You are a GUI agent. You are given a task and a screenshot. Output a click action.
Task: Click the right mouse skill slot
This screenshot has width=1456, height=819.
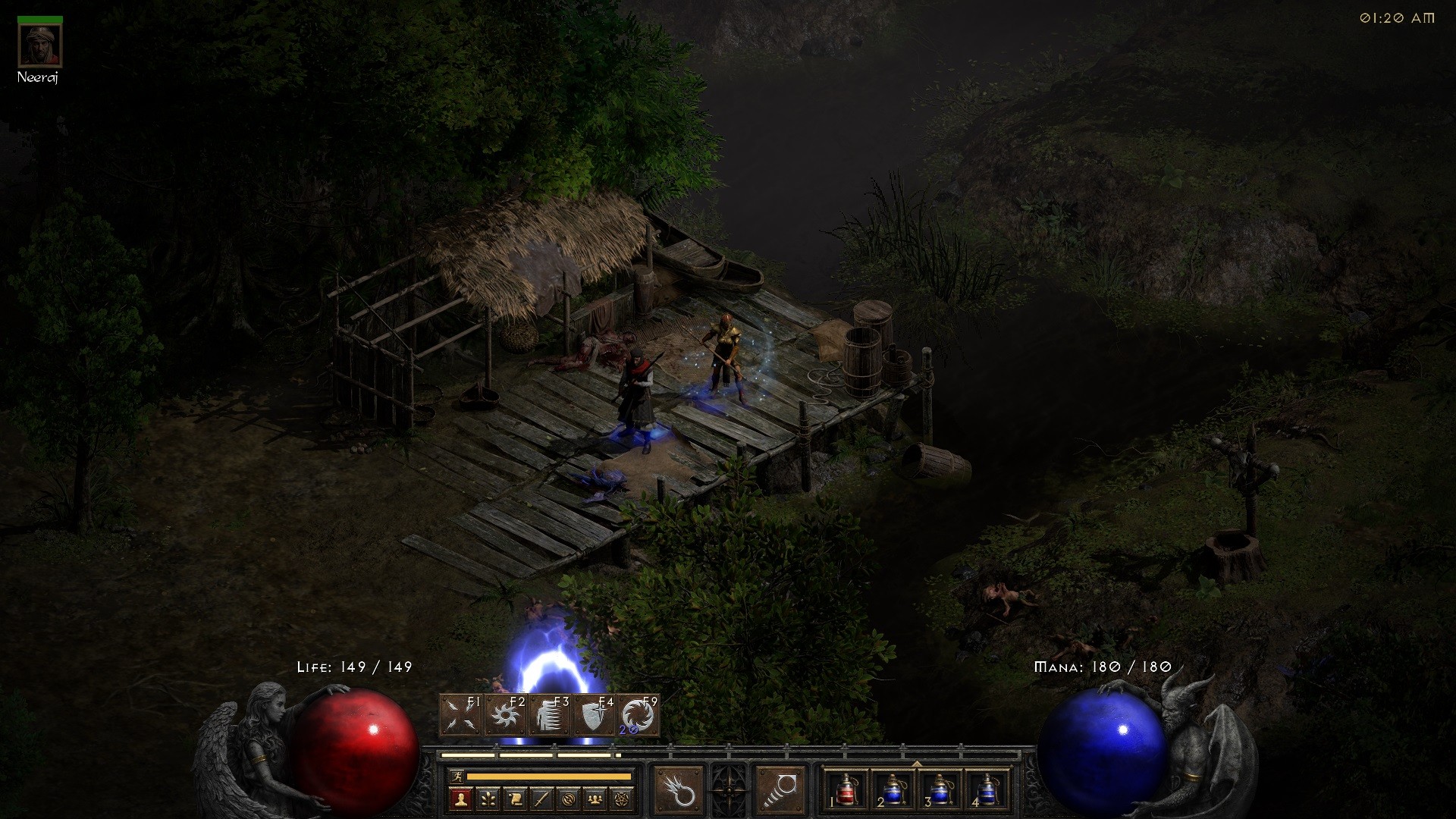[780, 790]
